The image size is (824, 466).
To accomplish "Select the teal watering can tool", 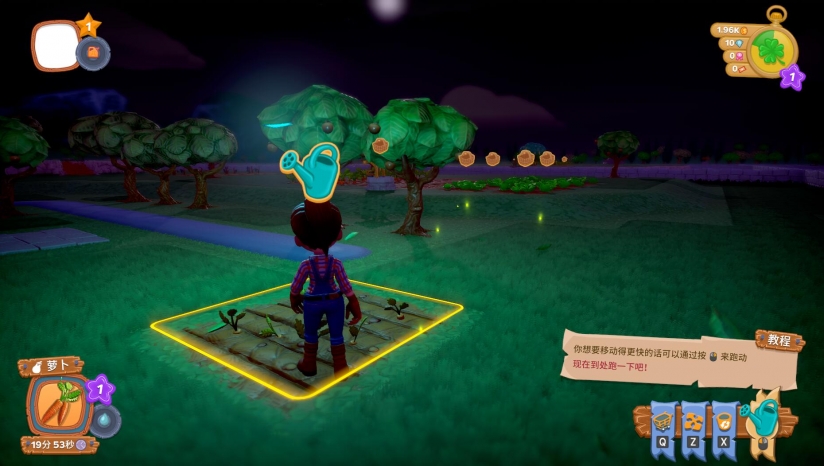I will pos(763,413).
